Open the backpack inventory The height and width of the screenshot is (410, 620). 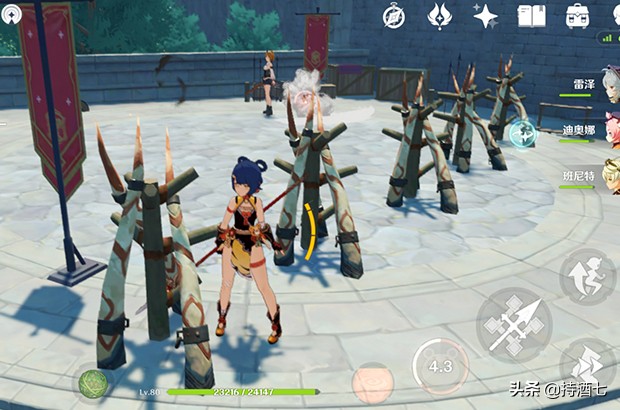tap(577, 15)
